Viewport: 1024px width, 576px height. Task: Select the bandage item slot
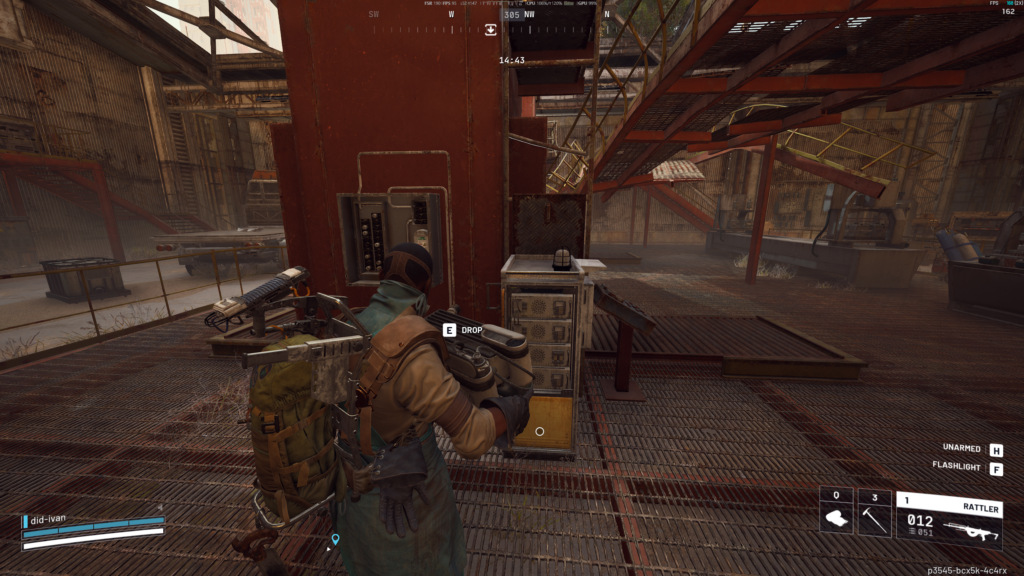click(835, 513)
